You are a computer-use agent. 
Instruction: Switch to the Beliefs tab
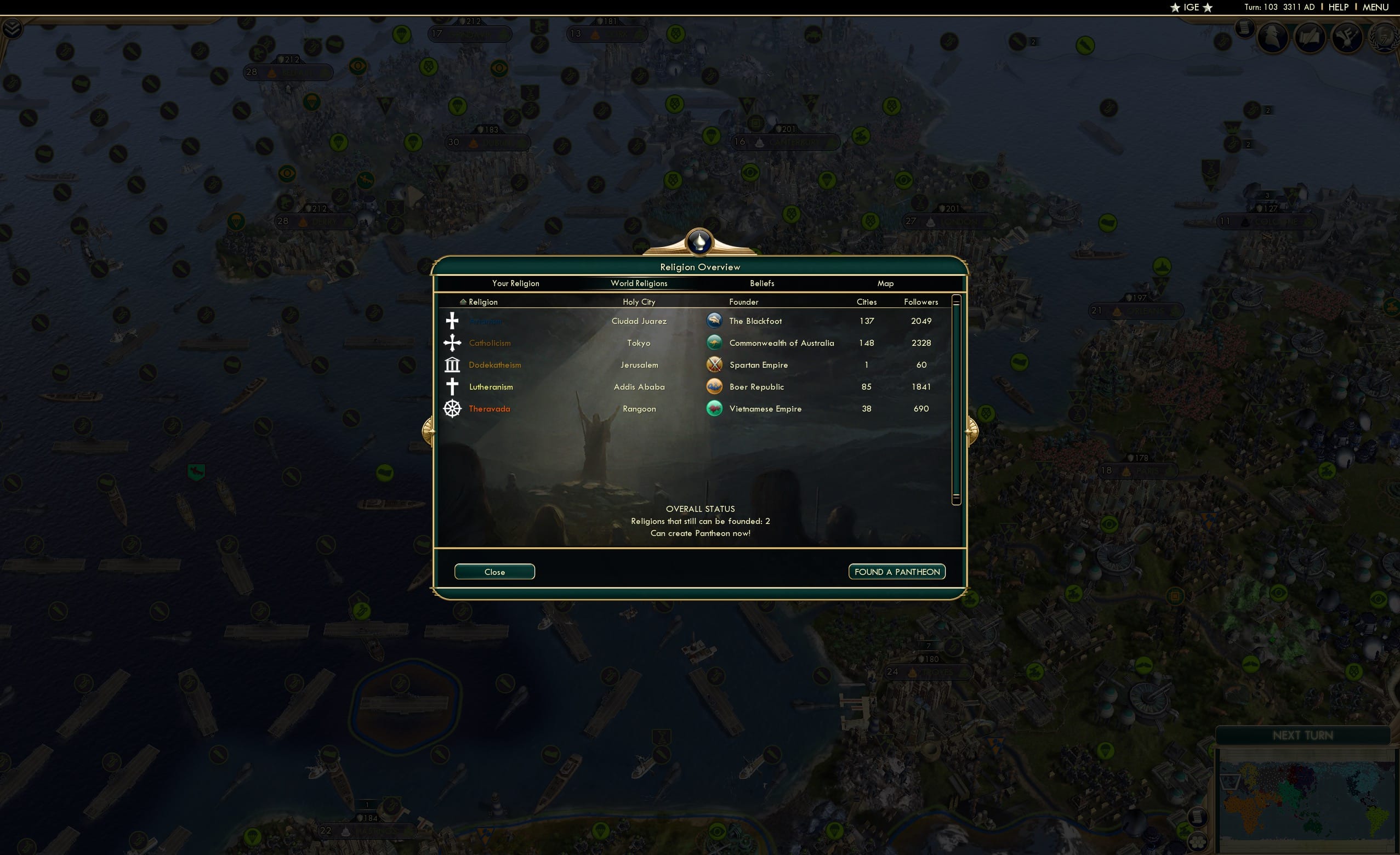pyautogui.click(x=761, y=283)
